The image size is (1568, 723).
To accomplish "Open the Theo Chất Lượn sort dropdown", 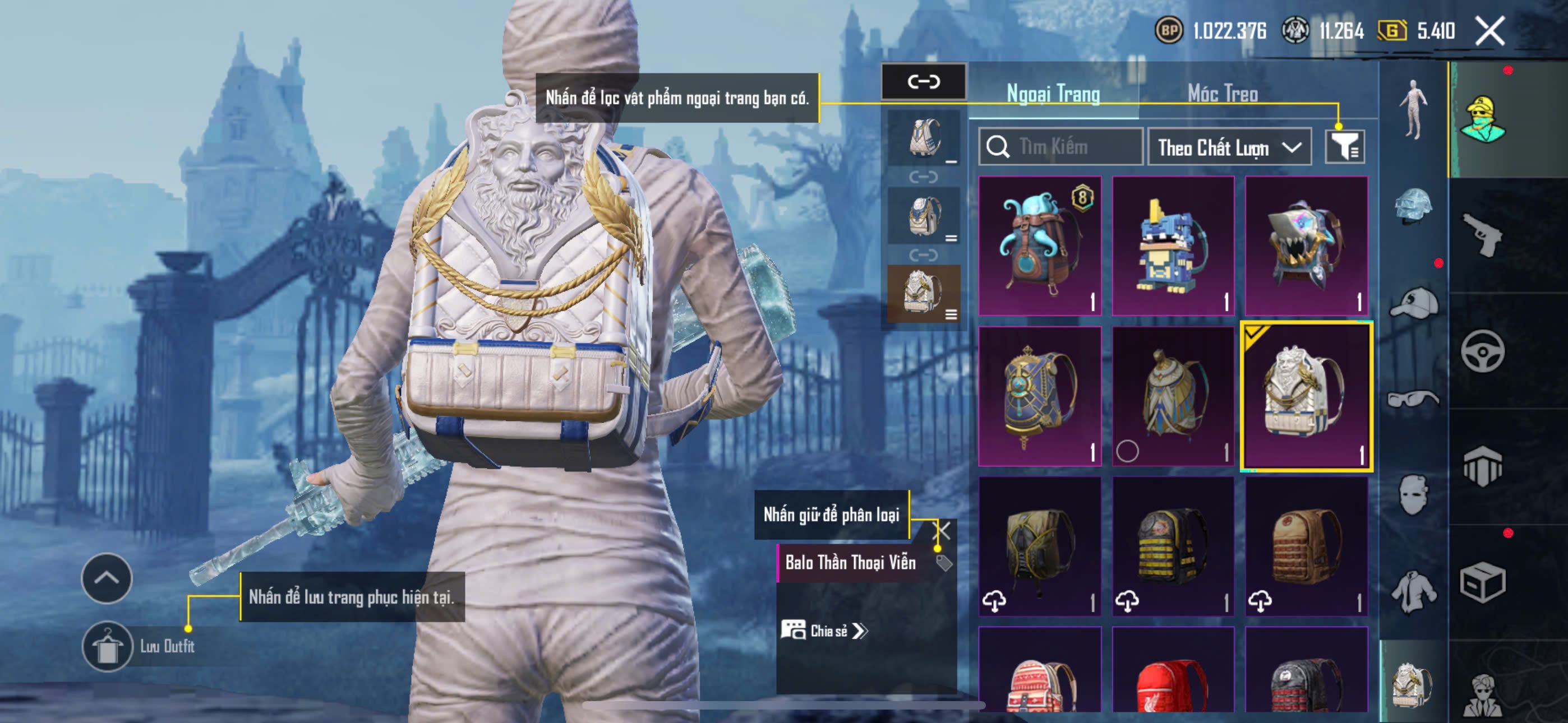I will 1228,147.
